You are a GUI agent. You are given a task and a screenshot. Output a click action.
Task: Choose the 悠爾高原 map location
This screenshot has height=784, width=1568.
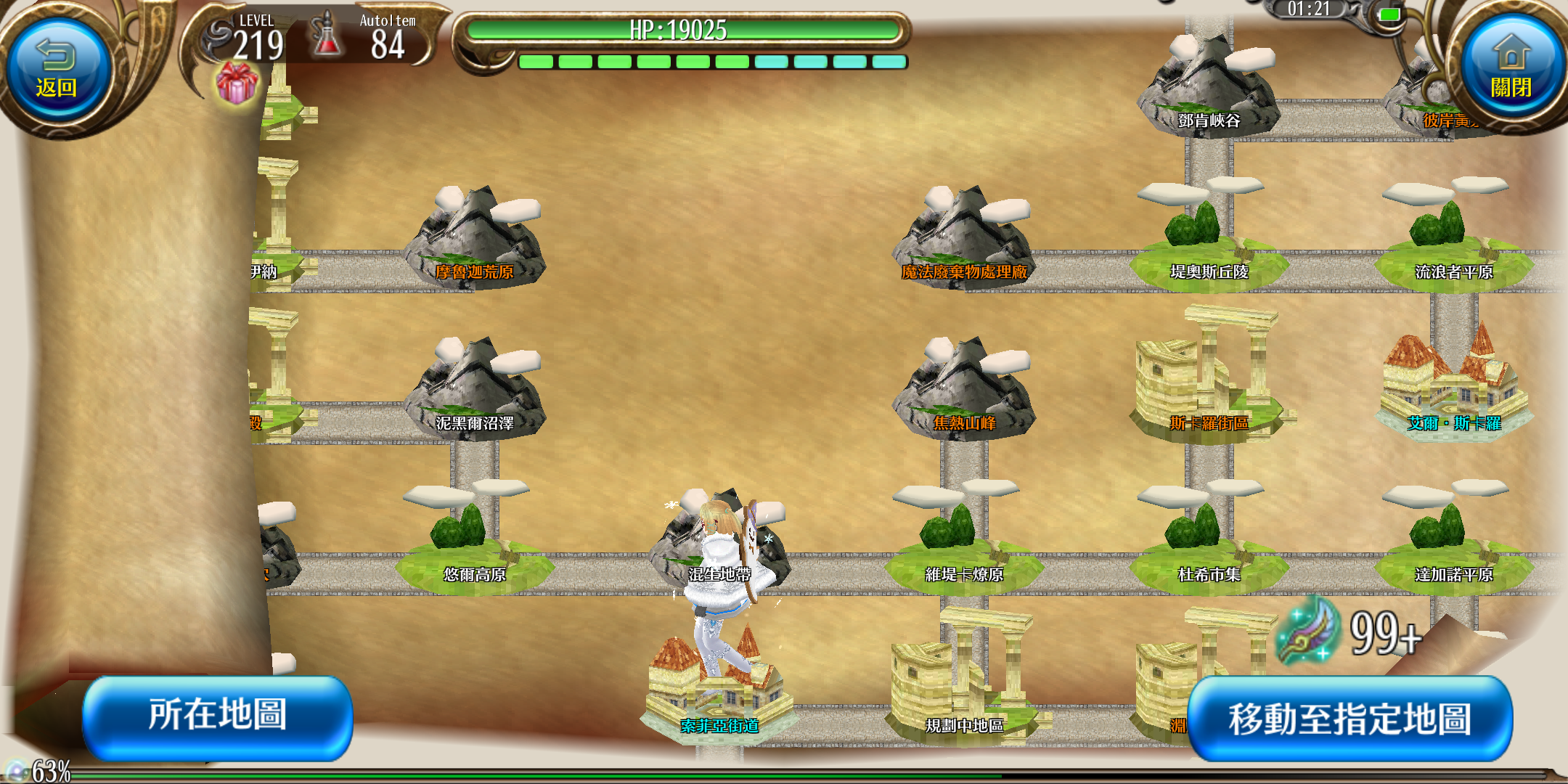(475, 544)
